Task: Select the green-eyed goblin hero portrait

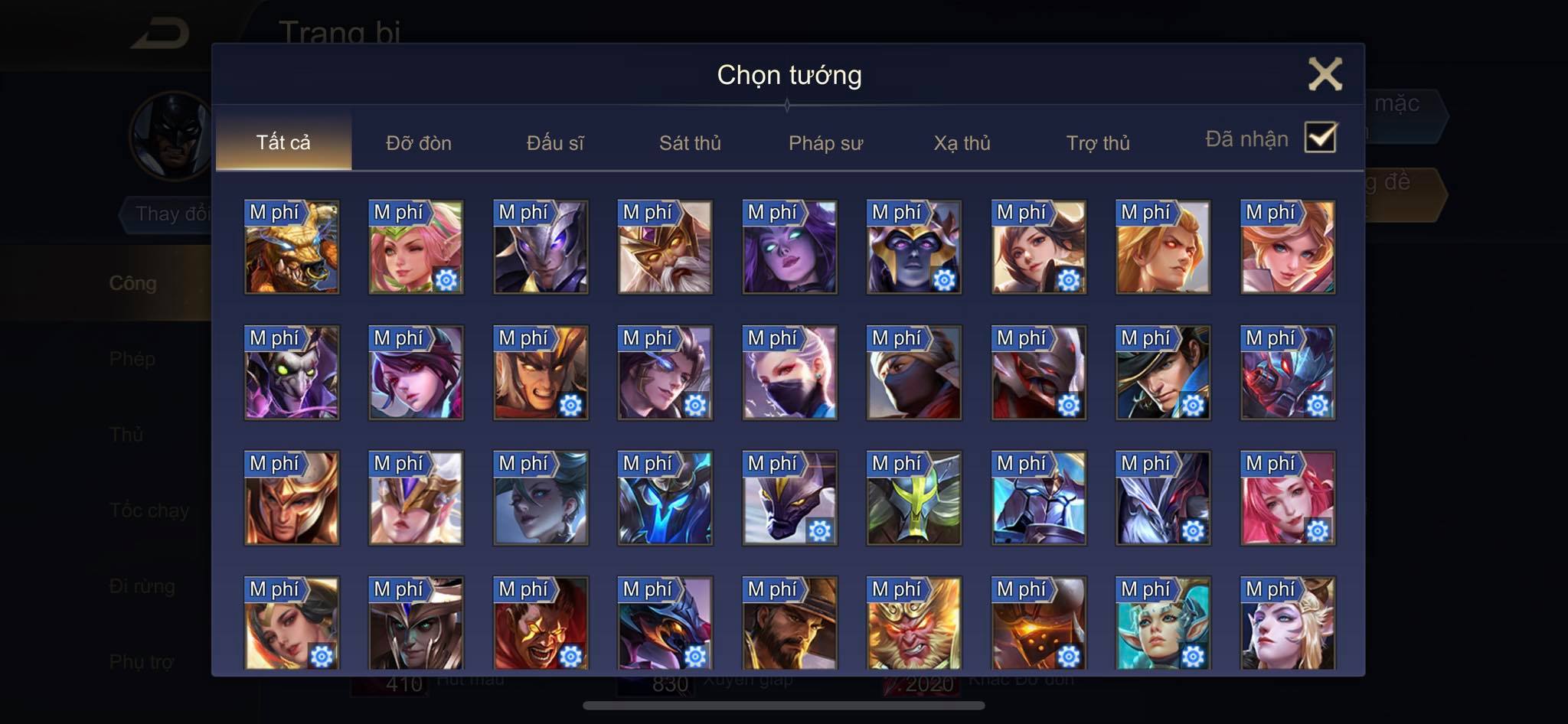Action: click(x=292, y=373)
